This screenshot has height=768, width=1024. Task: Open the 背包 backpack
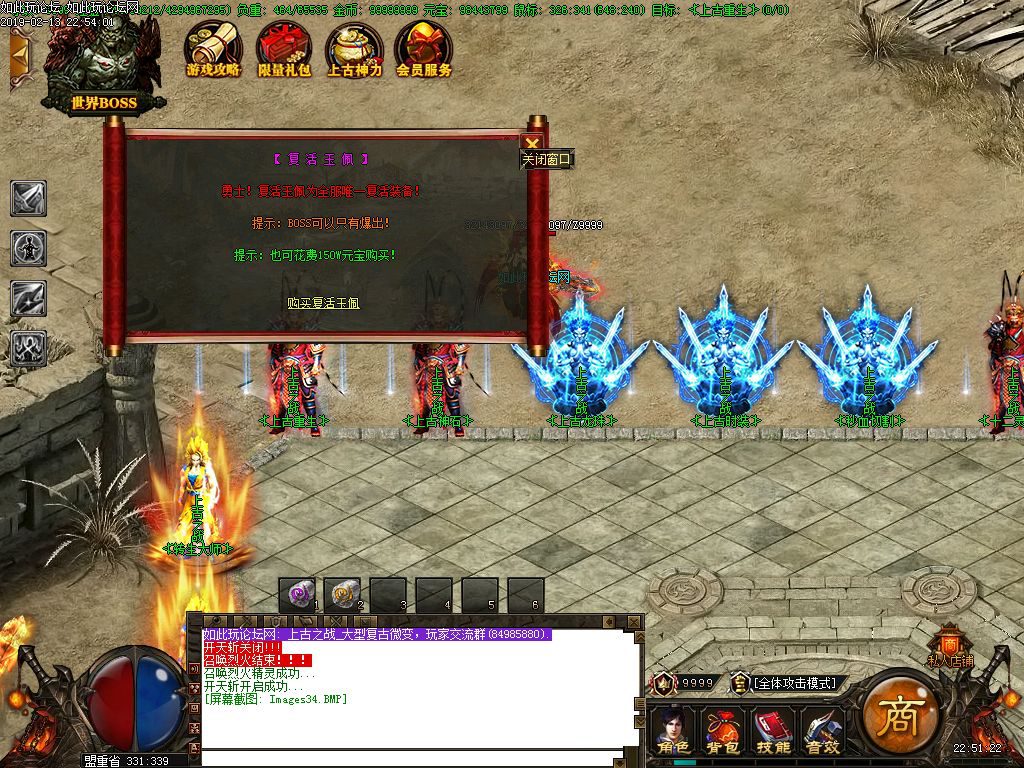click(x=722, y=731)
